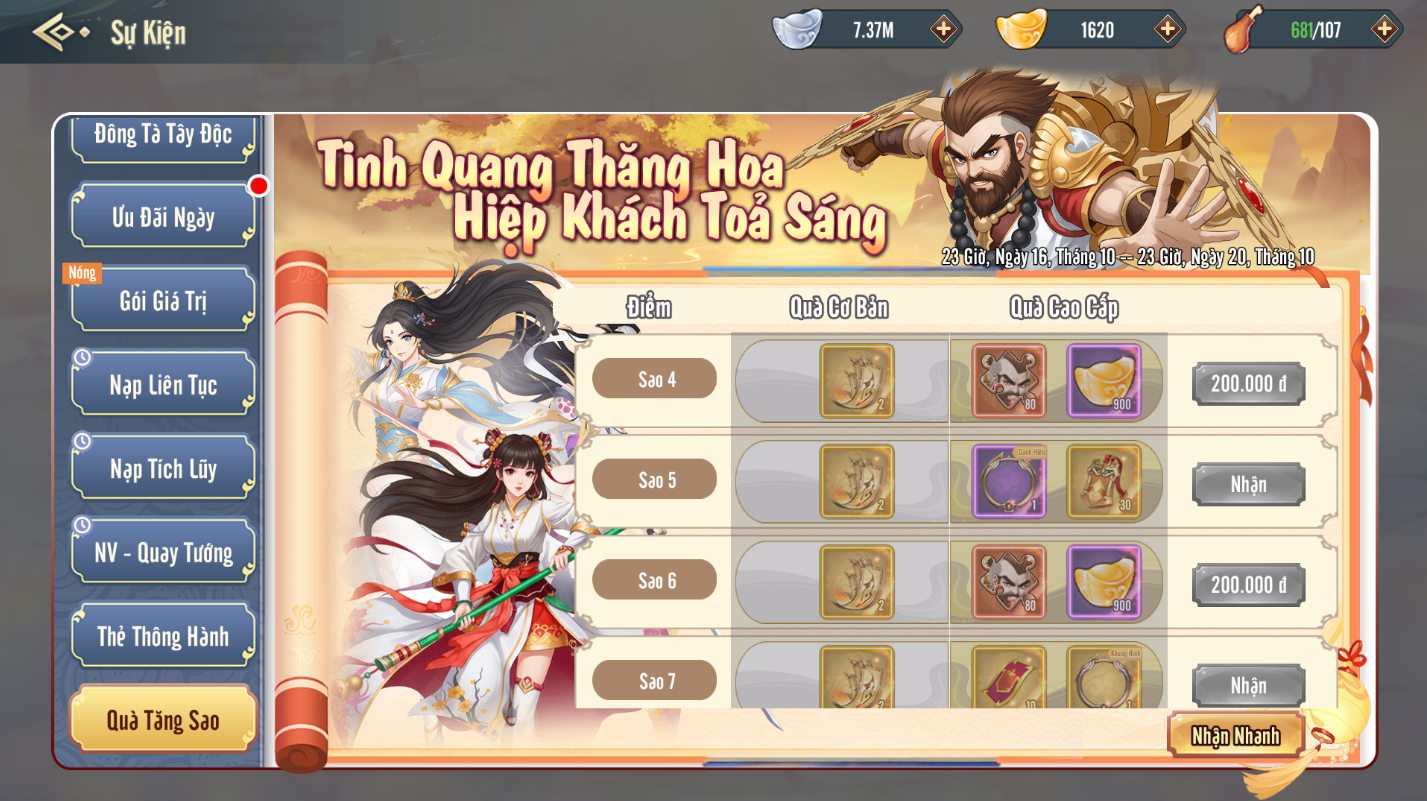This screenshot has width=1427, height=801.
Task: Refill stamina with the chicken leg plus button
Action: point(1384,29)
